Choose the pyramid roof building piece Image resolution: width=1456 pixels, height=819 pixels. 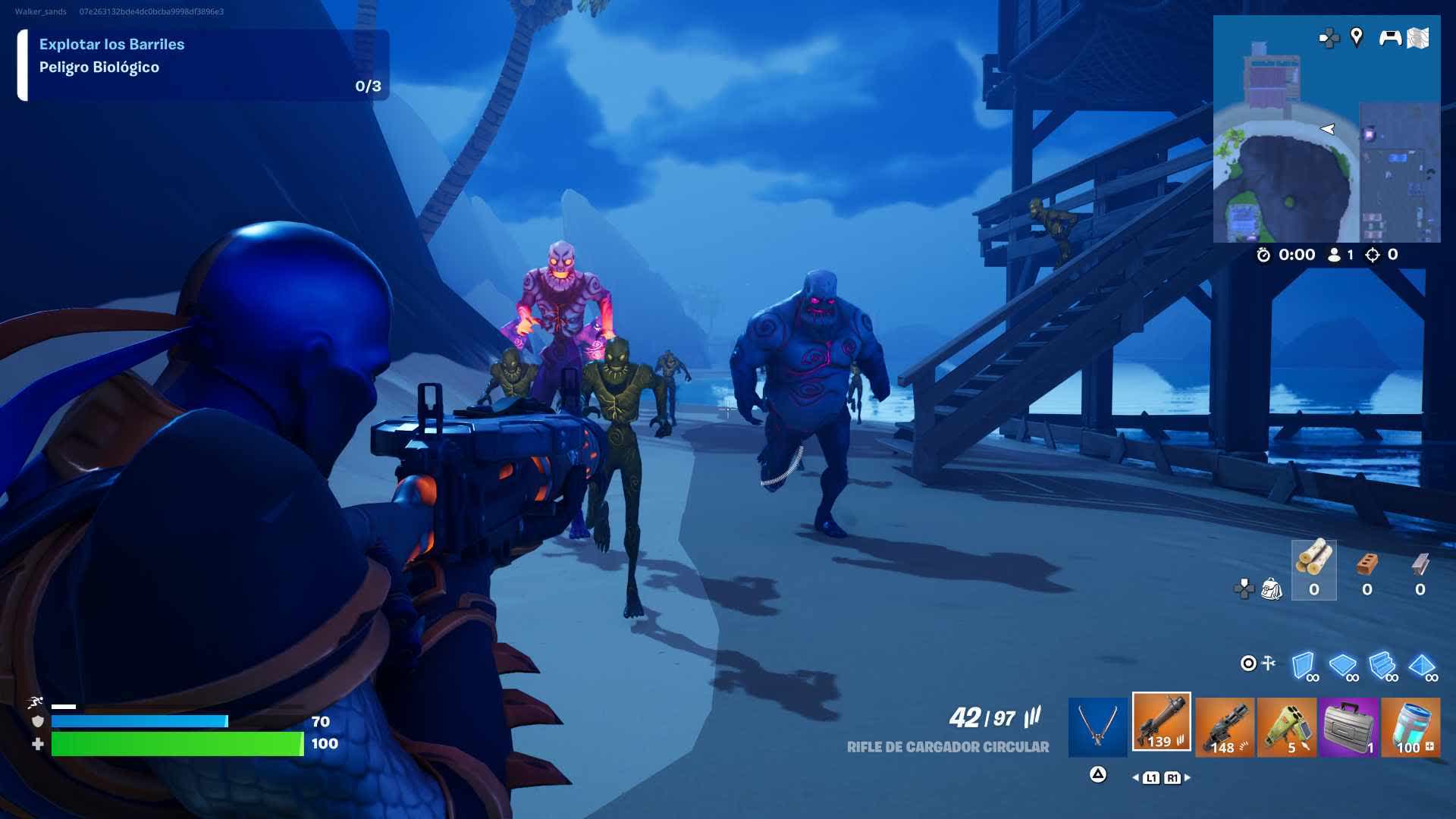(x=1422, y=666)
